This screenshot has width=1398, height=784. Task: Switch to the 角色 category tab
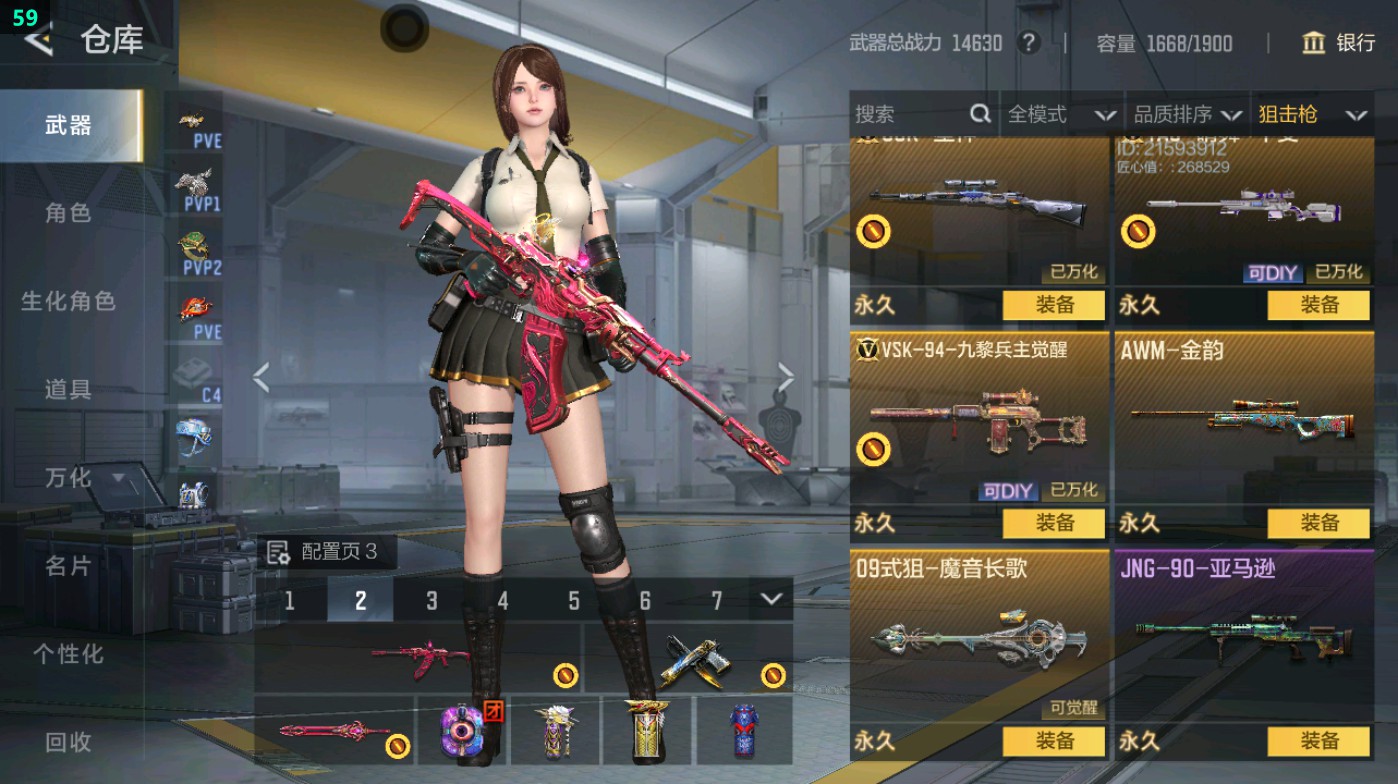click(x=68, y=213)
